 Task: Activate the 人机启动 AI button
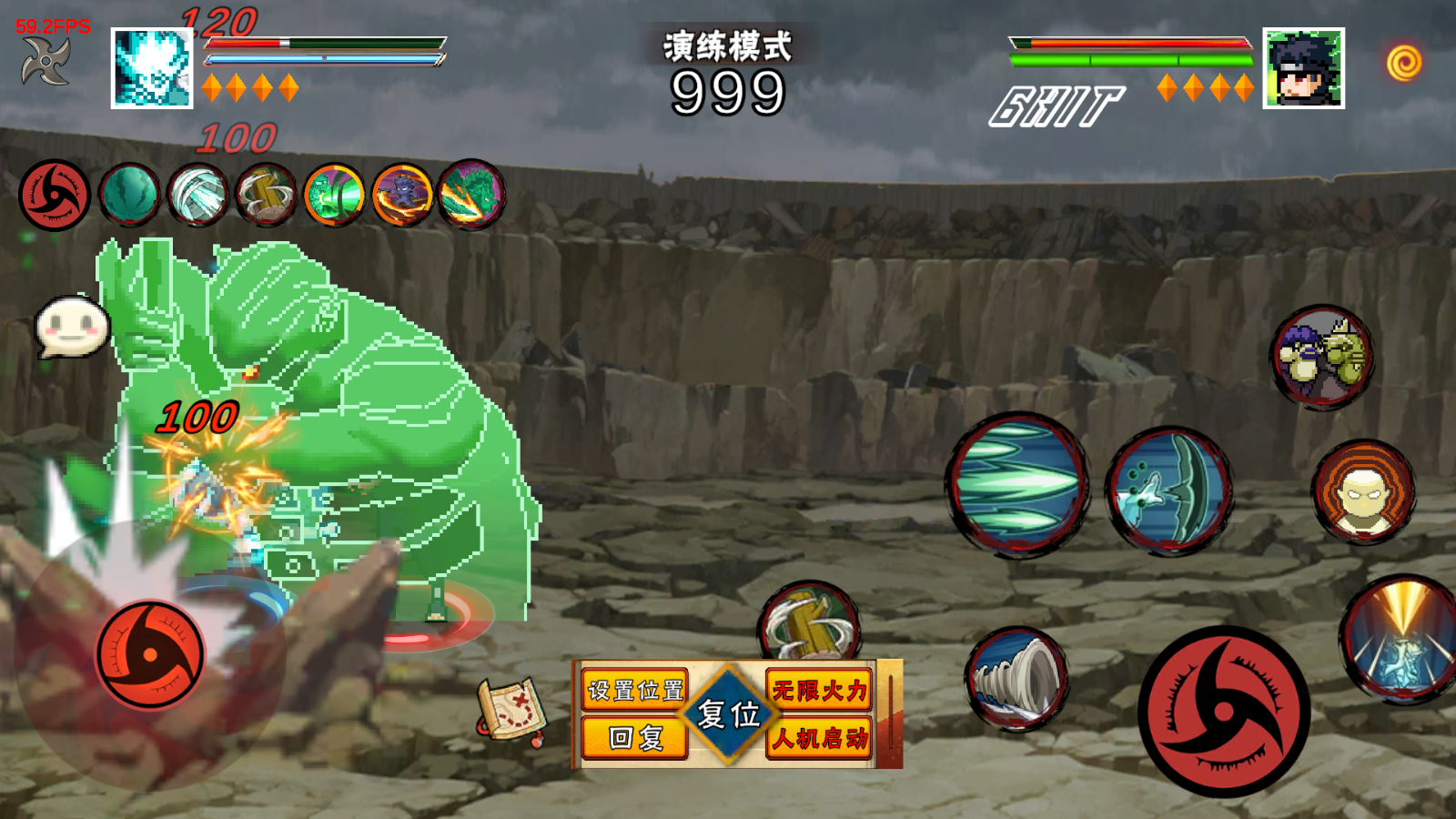click(x=819, y=738)
